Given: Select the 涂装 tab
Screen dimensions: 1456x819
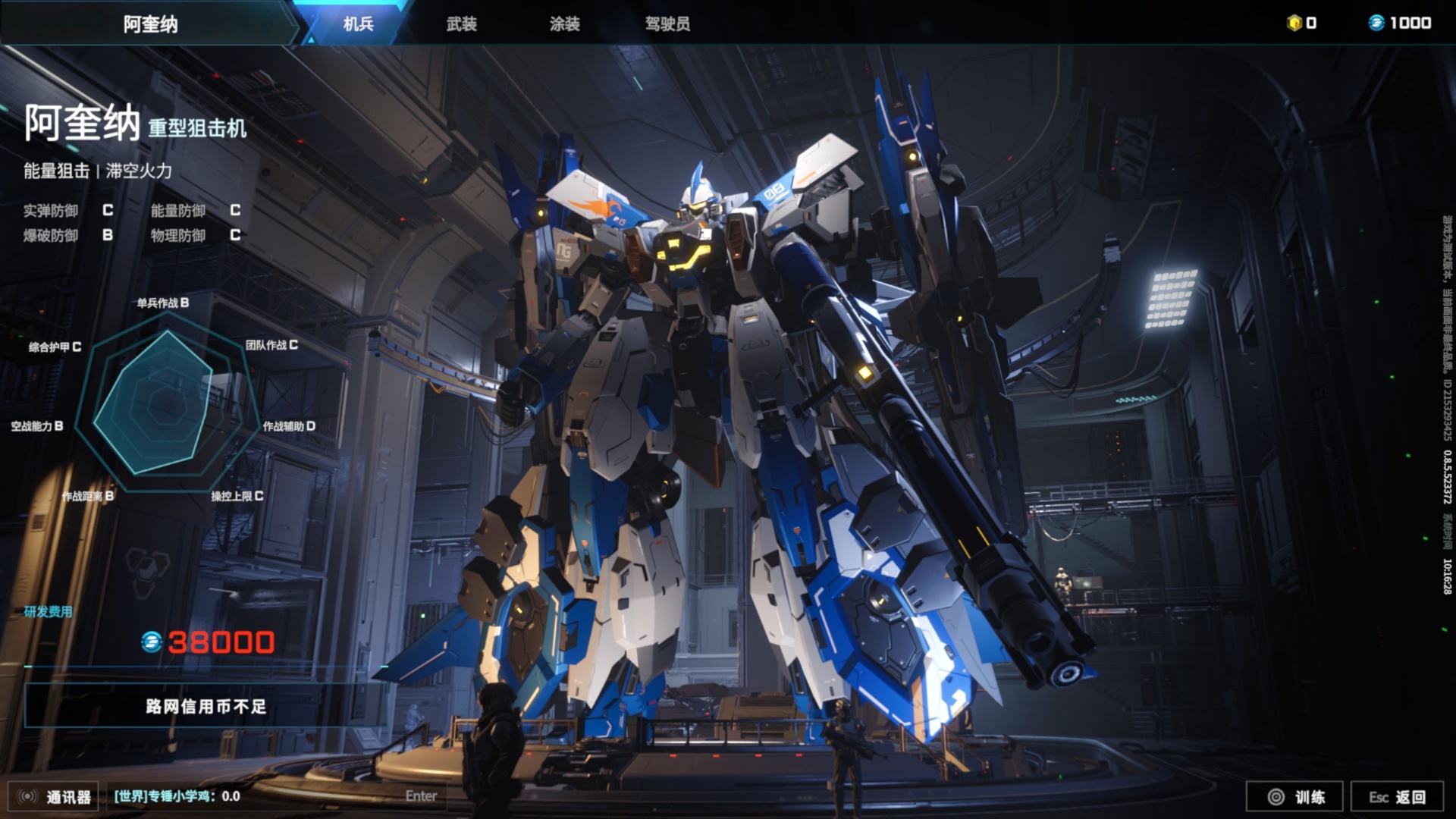Looking at the screenshot, I should 564,24.
